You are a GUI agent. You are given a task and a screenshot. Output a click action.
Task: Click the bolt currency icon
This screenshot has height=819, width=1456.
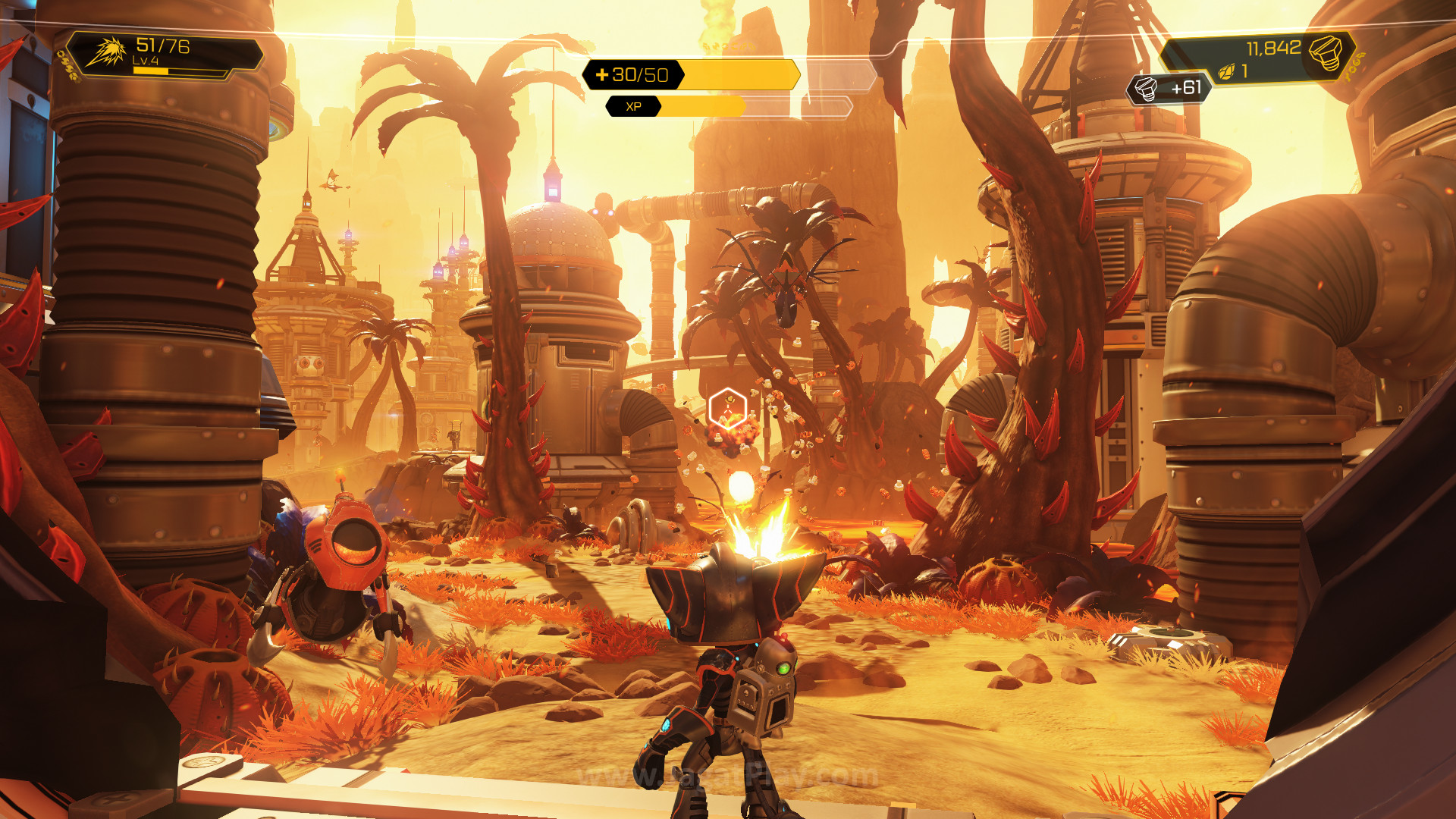pyautogui.click(x=1326, y=53)
